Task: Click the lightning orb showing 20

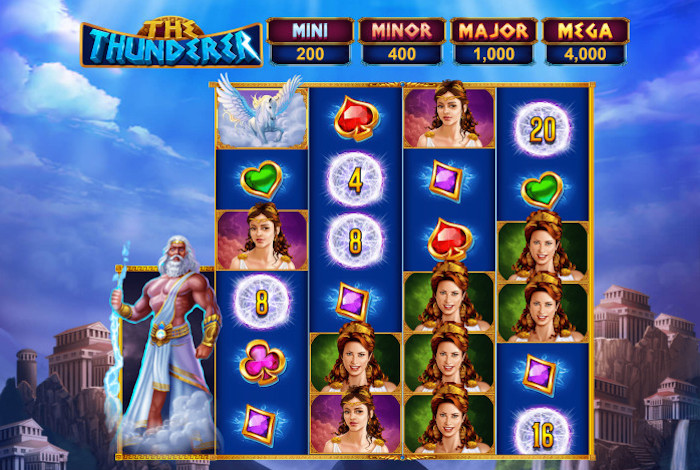Action: (542, 129)
